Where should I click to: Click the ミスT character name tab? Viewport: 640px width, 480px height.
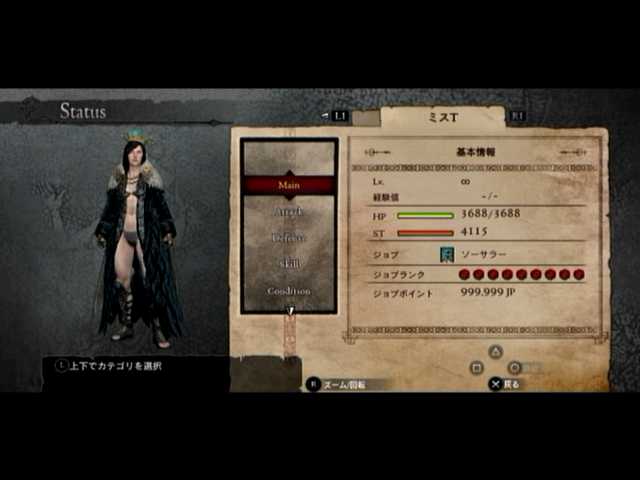click(x=442, y=117)
